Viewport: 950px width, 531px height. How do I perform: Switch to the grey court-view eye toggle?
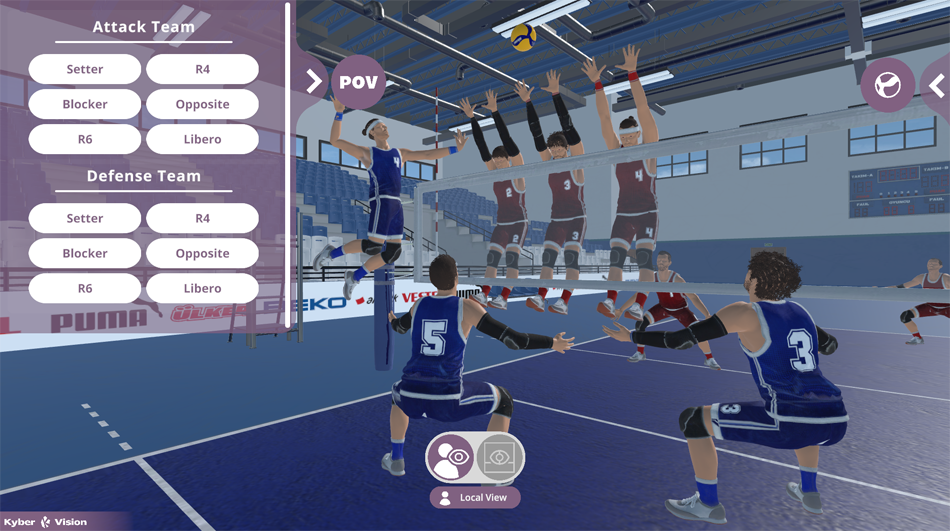click(499, 457)
